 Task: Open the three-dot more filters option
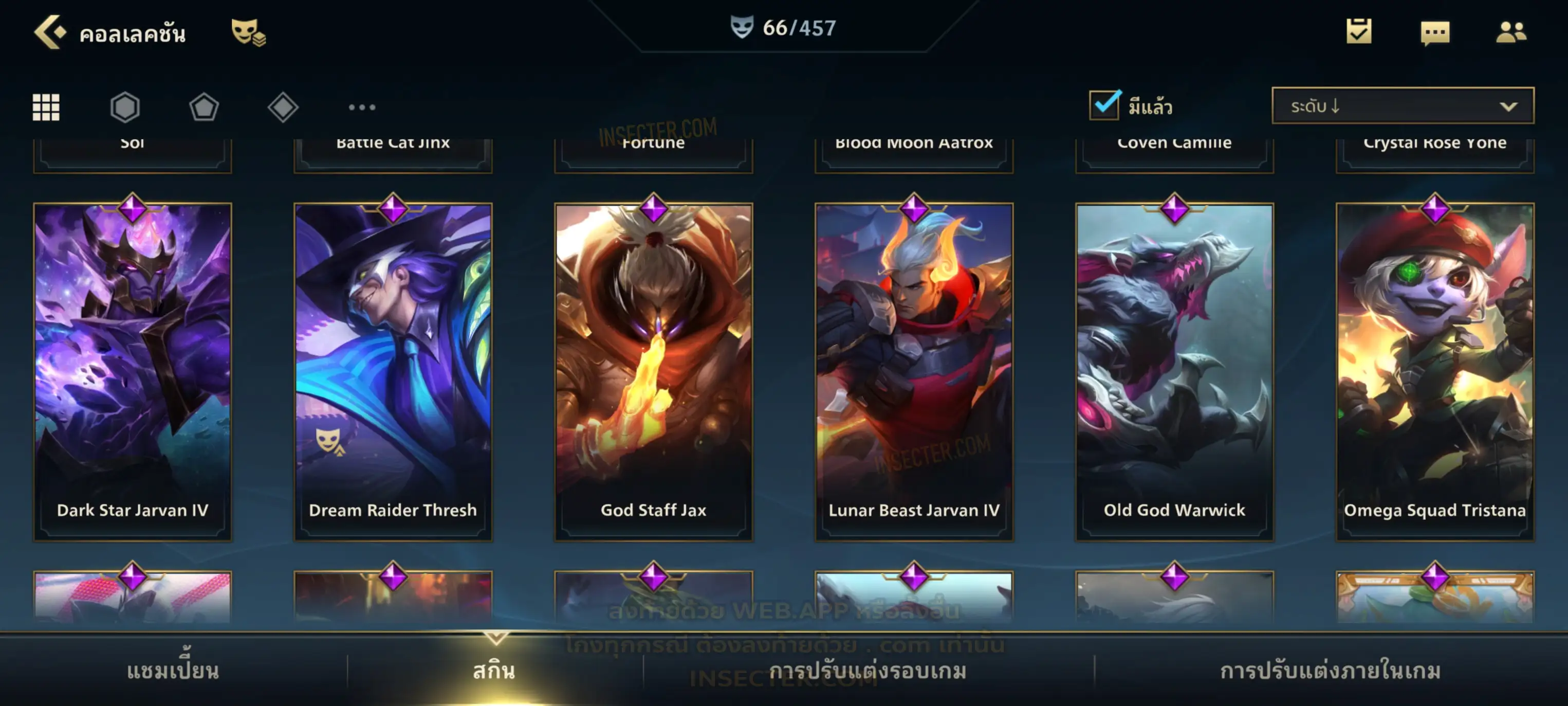coord(362,107)
